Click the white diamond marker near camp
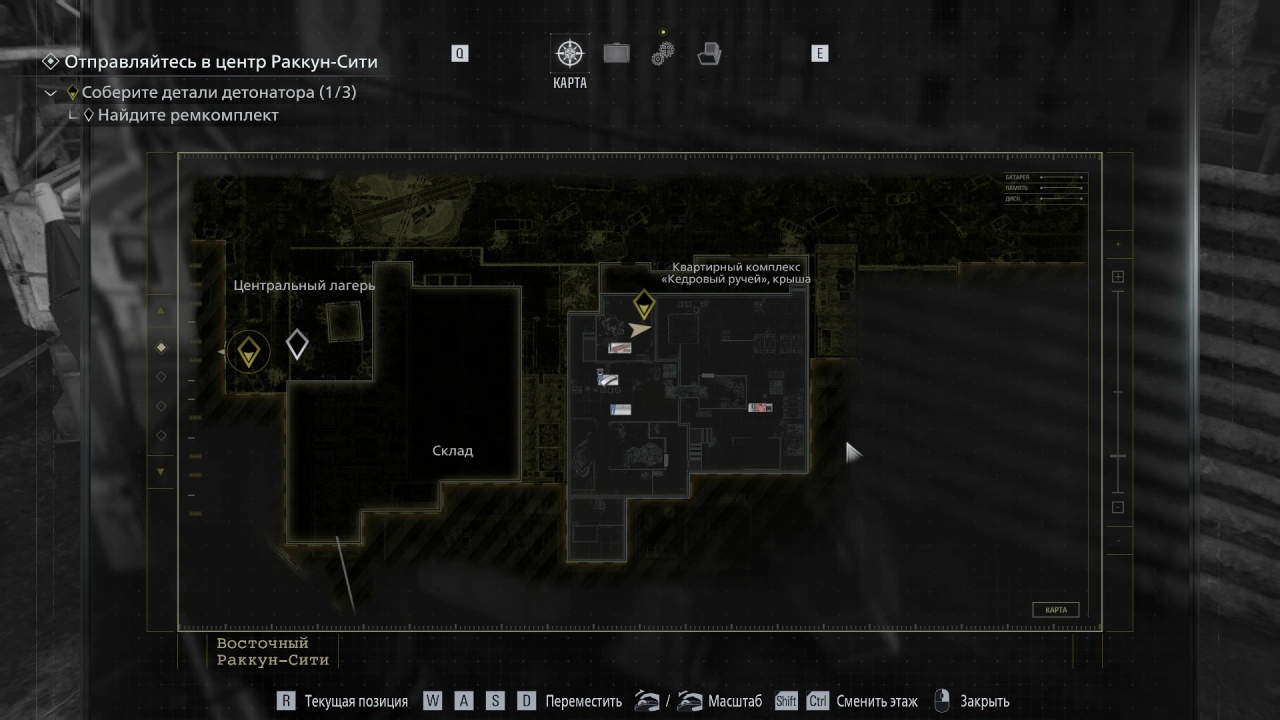 click(x=297, y=345)
